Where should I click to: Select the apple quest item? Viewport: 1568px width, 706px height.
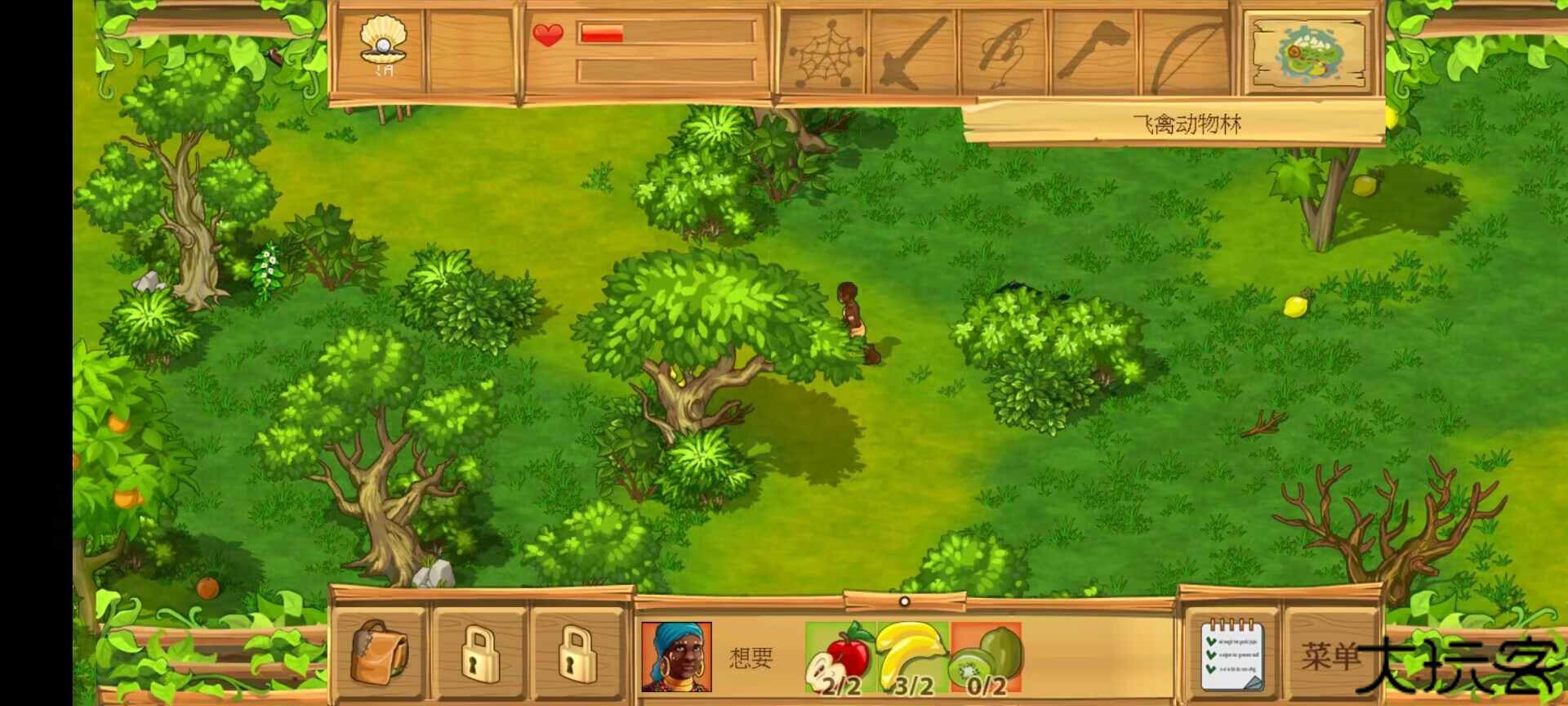840,659
